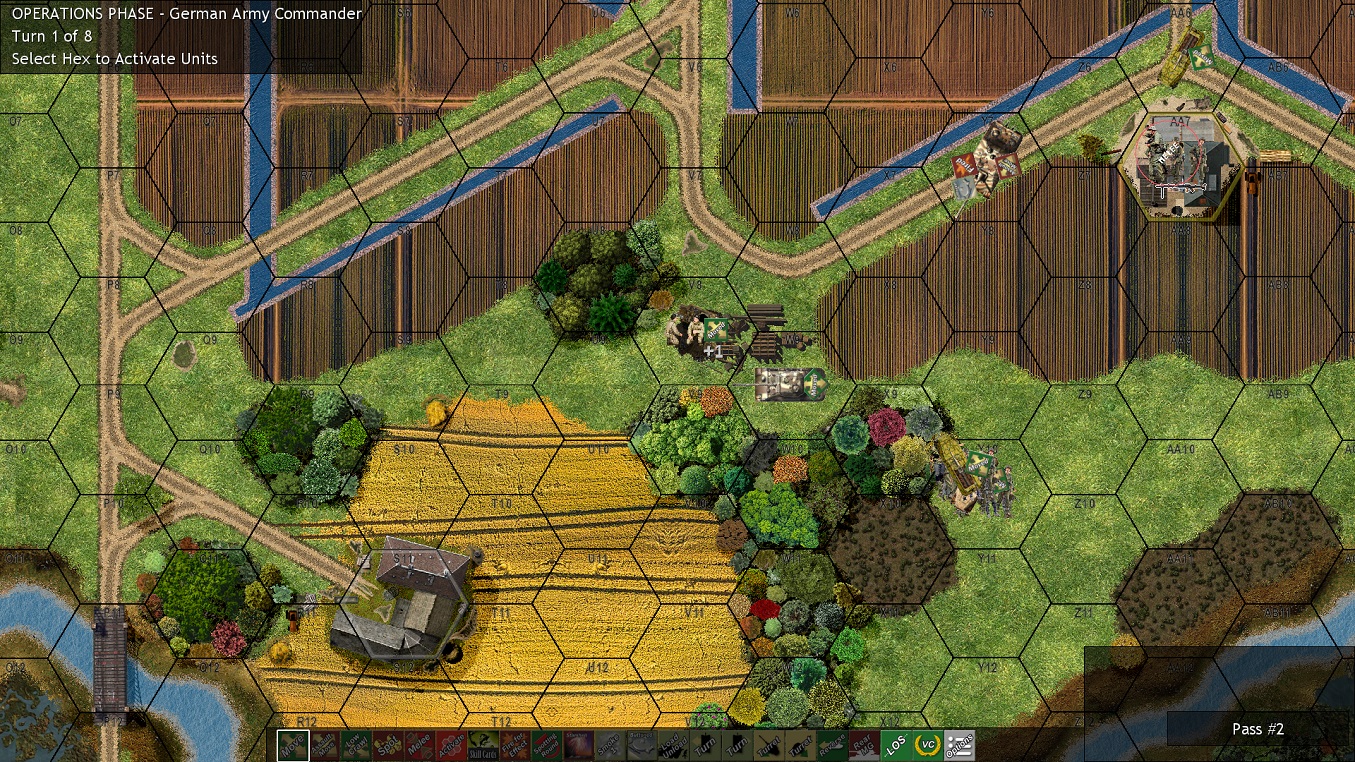Open the Options menu
The image size is (1355, 762).
[x=959, y=744]
